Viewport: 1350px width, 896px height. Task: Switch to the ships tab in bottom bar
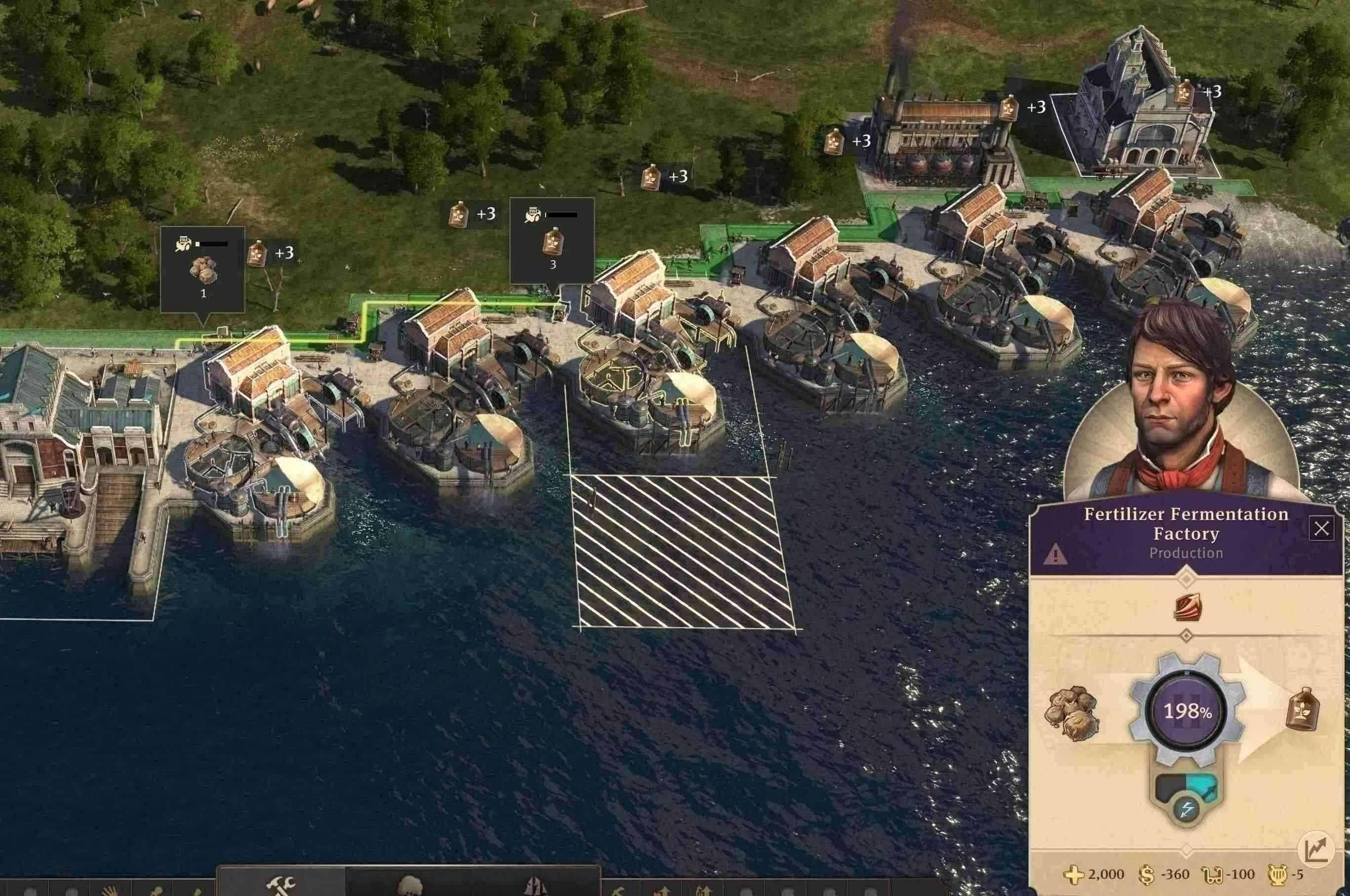[x=537, y=886]
